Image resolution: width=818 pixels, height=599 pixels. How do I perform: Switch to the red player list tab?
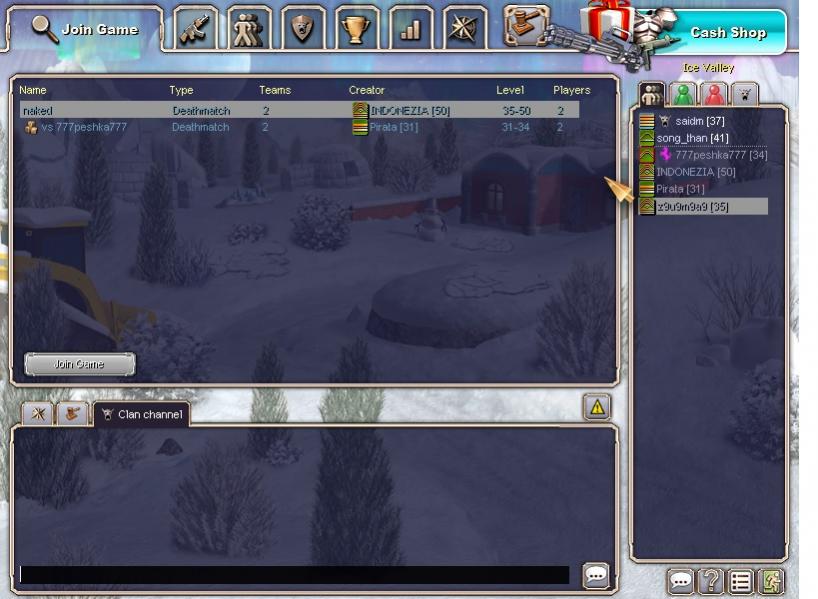(714, 95)
